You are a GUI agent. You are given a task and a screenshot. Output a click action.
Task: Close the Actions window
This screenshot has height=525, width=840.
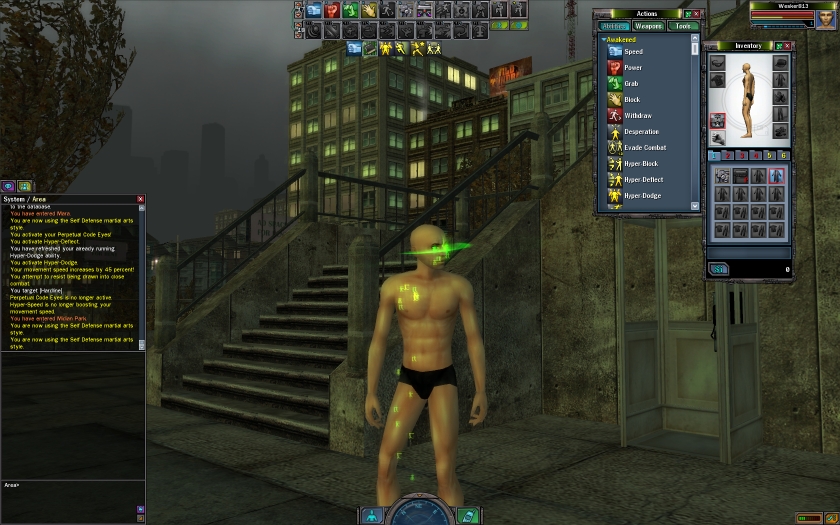point(697,13)
